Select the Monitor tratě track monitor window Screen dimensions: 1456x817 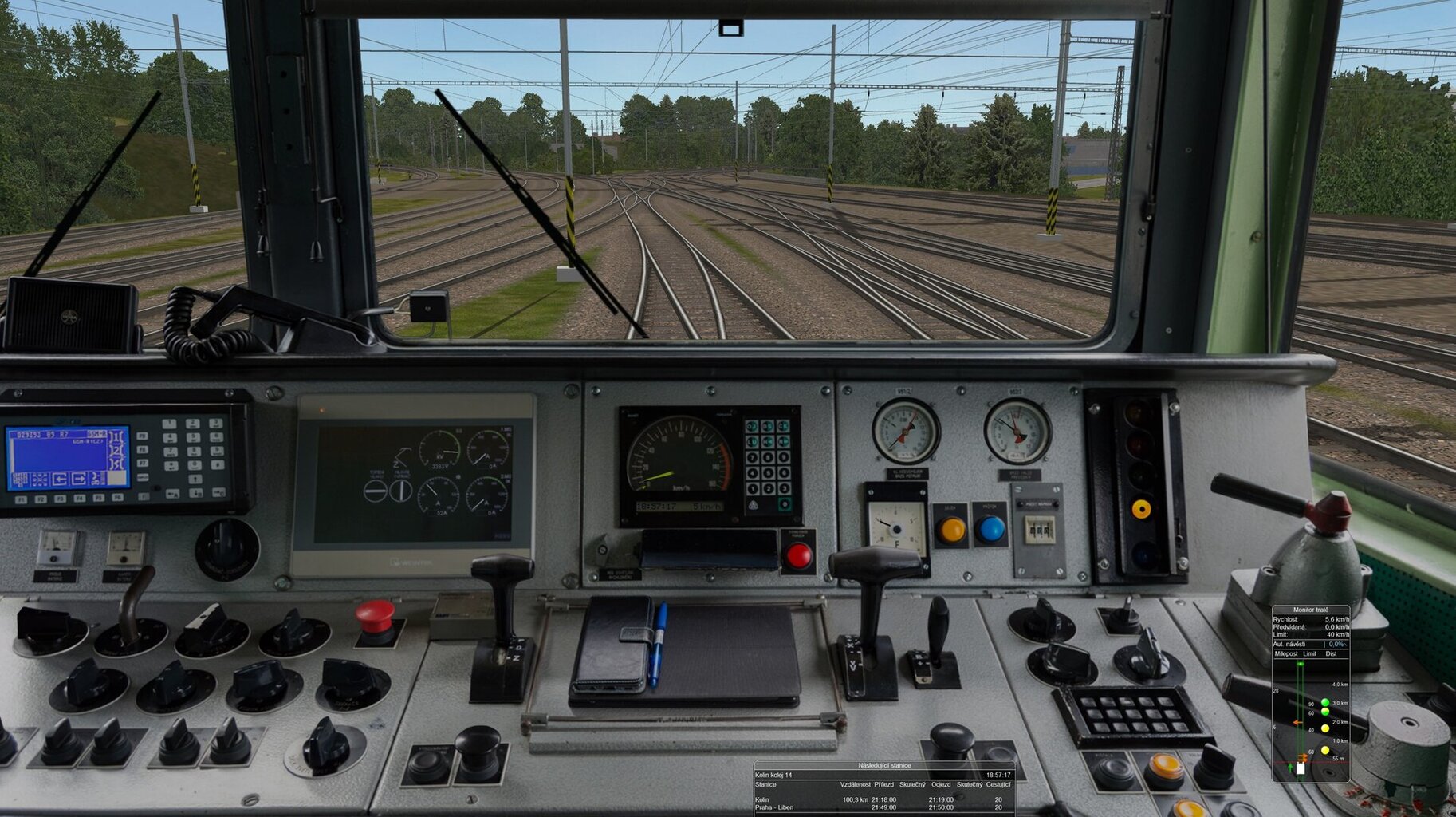(1310, 693)
